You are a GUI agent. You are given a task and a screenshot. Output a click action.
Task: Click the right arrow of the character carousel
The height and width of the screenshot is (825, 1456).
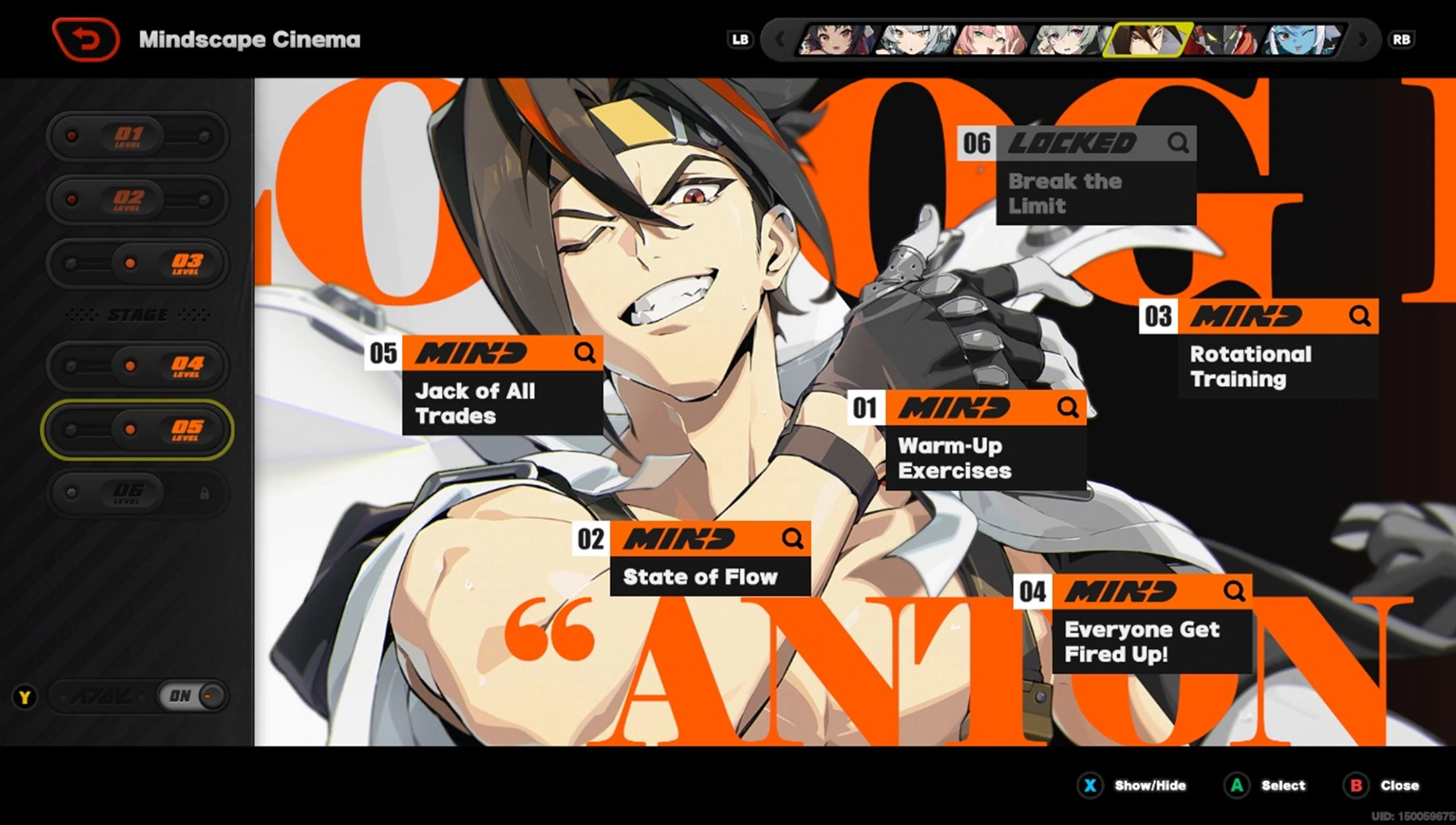[1362, 39]
